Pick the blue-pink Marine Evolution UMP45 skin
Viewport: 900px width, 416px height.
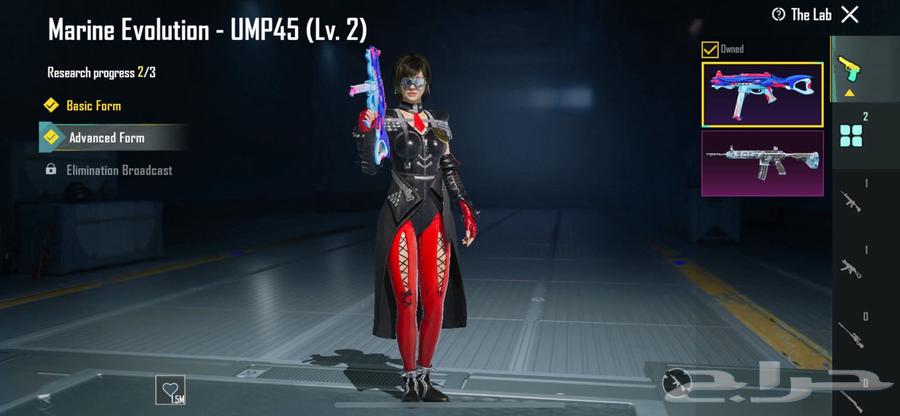[x=762, y=94]
